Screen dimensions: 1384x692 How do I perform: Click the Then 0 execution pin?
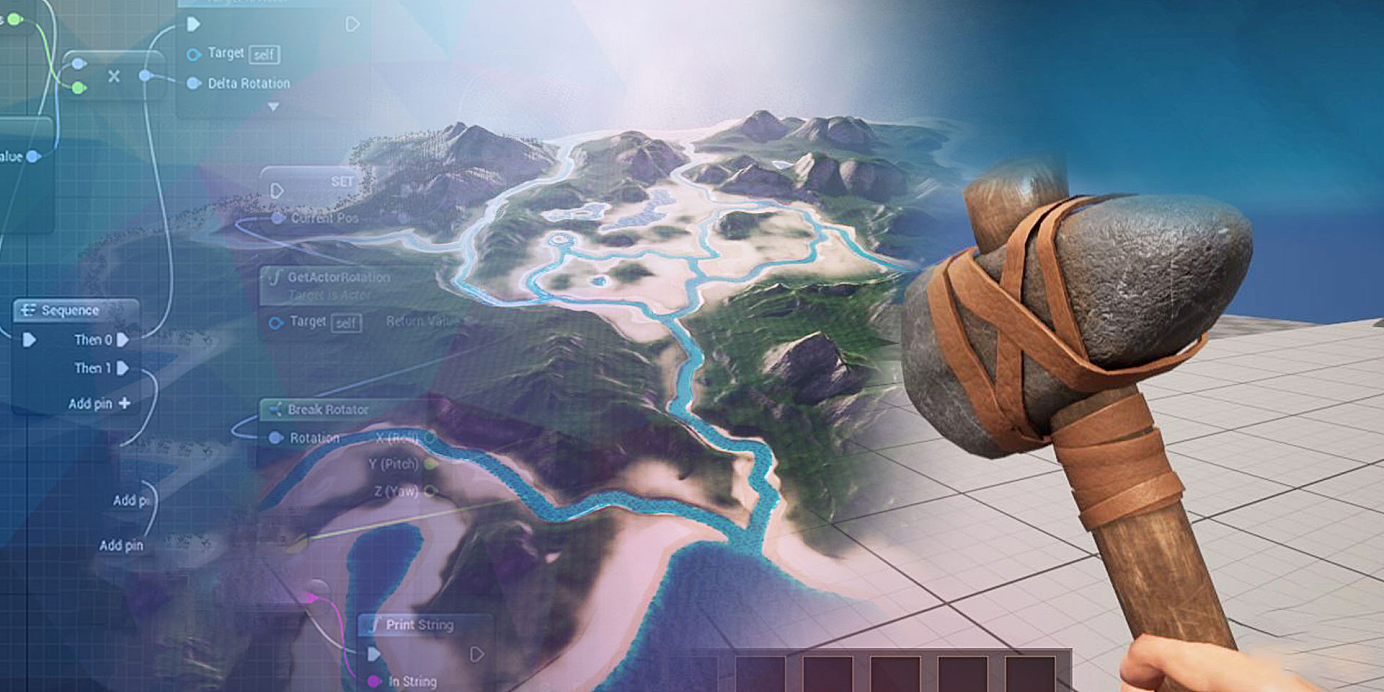[123, 340]
